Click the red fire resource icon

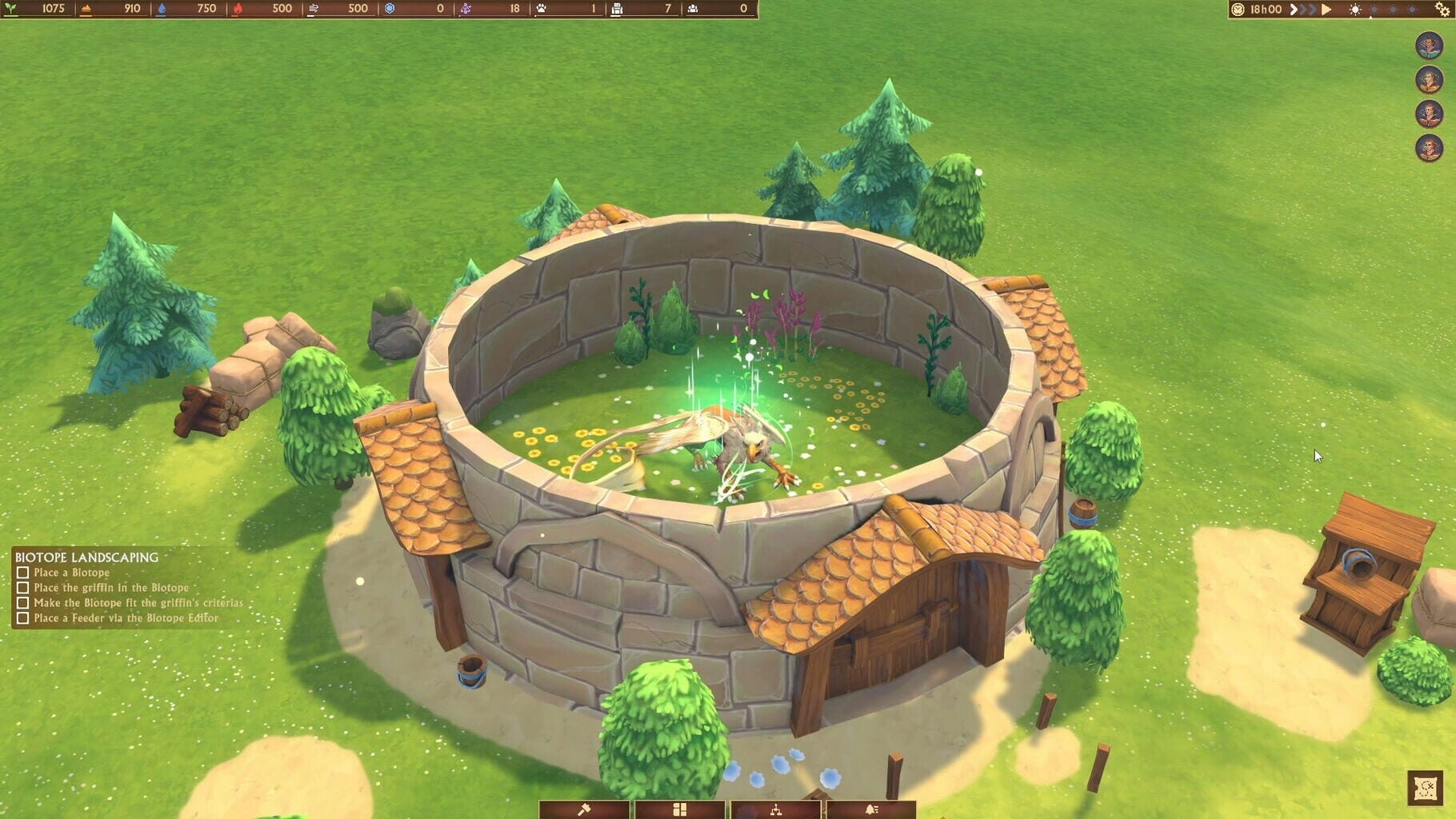pyautogui.click(x=237, y=9)
